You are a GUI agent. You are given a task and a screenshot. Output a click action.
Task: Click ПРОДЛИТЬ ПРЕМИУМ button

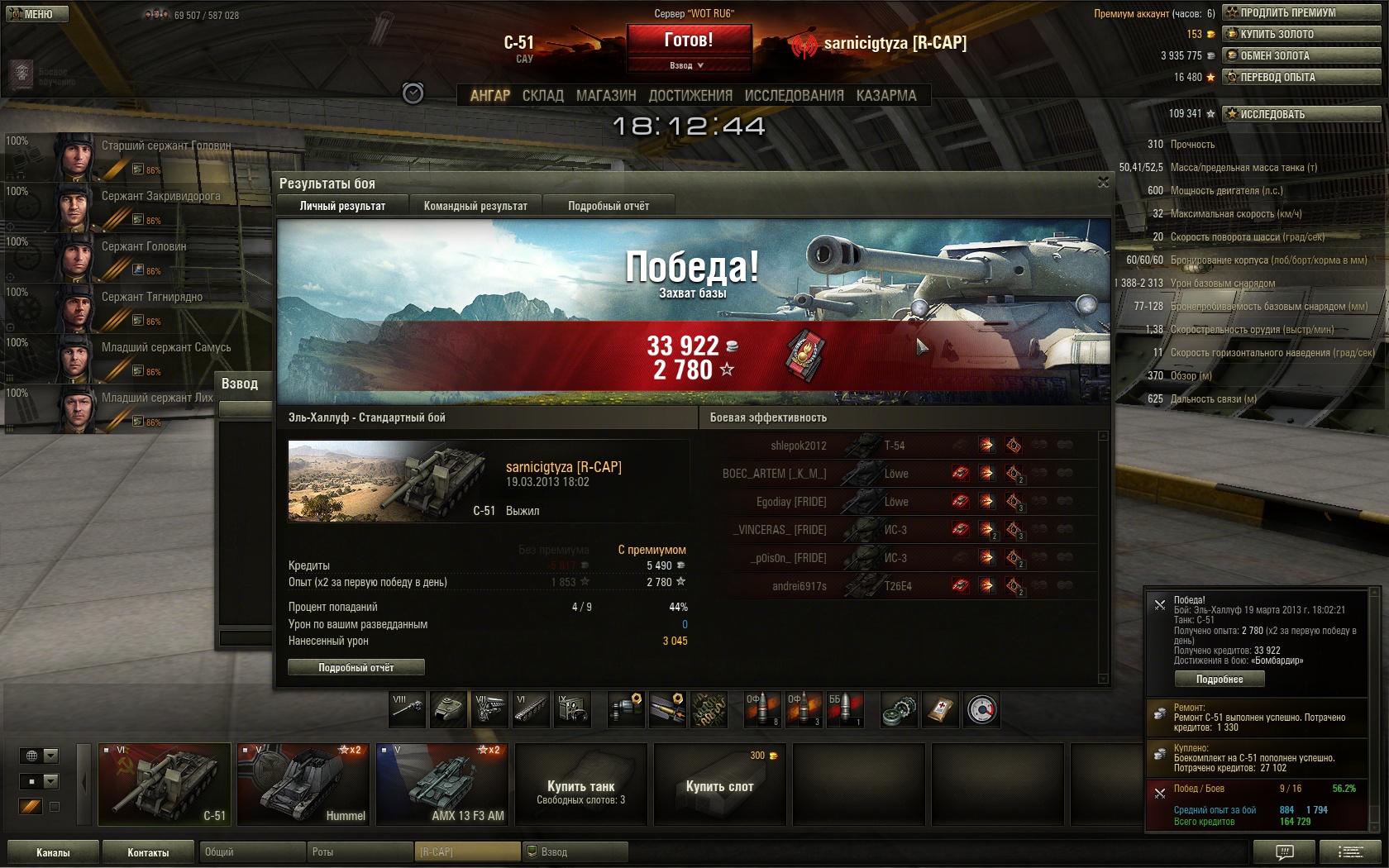click(1301, 12)
